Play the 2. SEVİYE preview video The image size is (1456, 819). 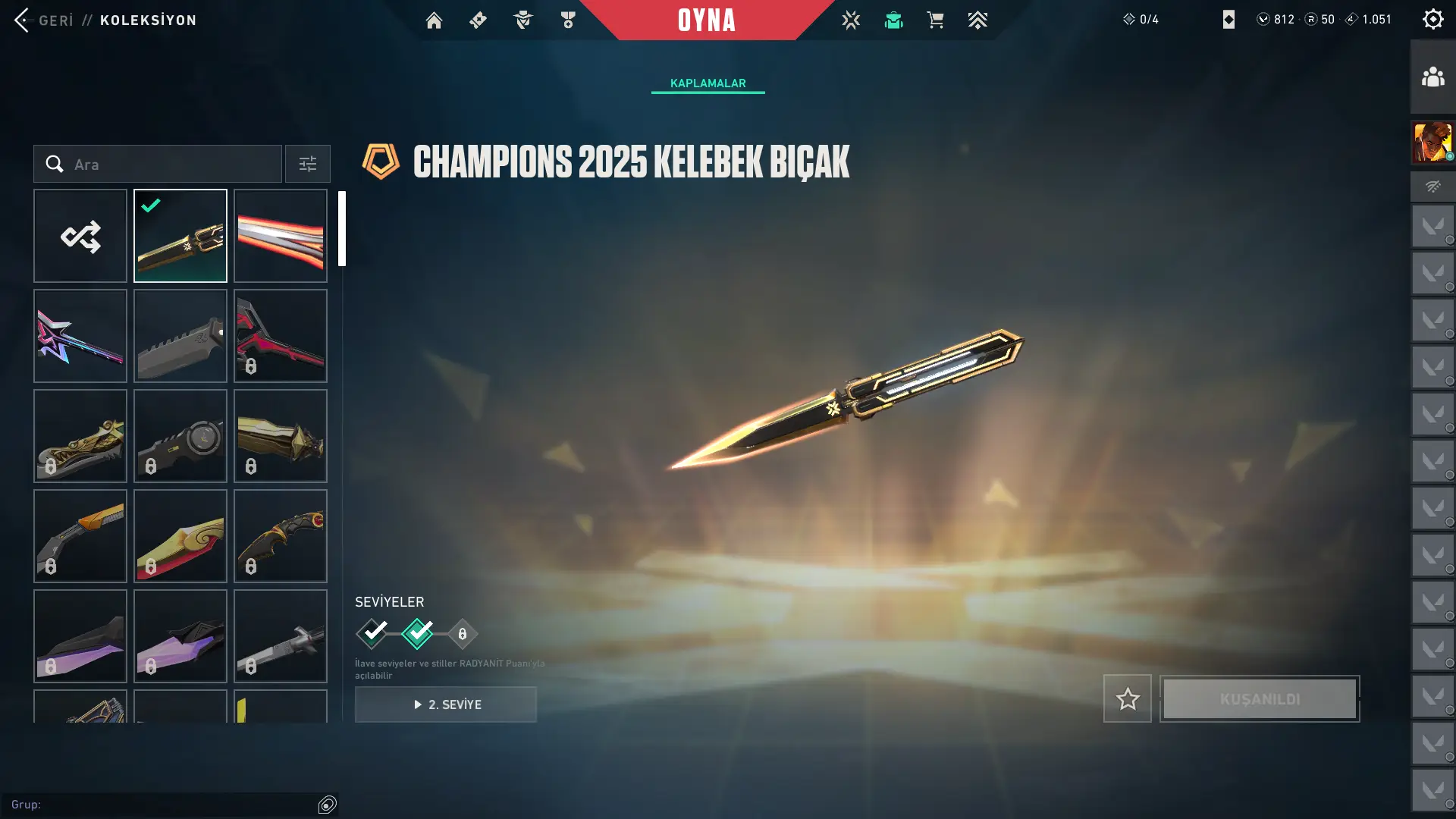point(446,704)
